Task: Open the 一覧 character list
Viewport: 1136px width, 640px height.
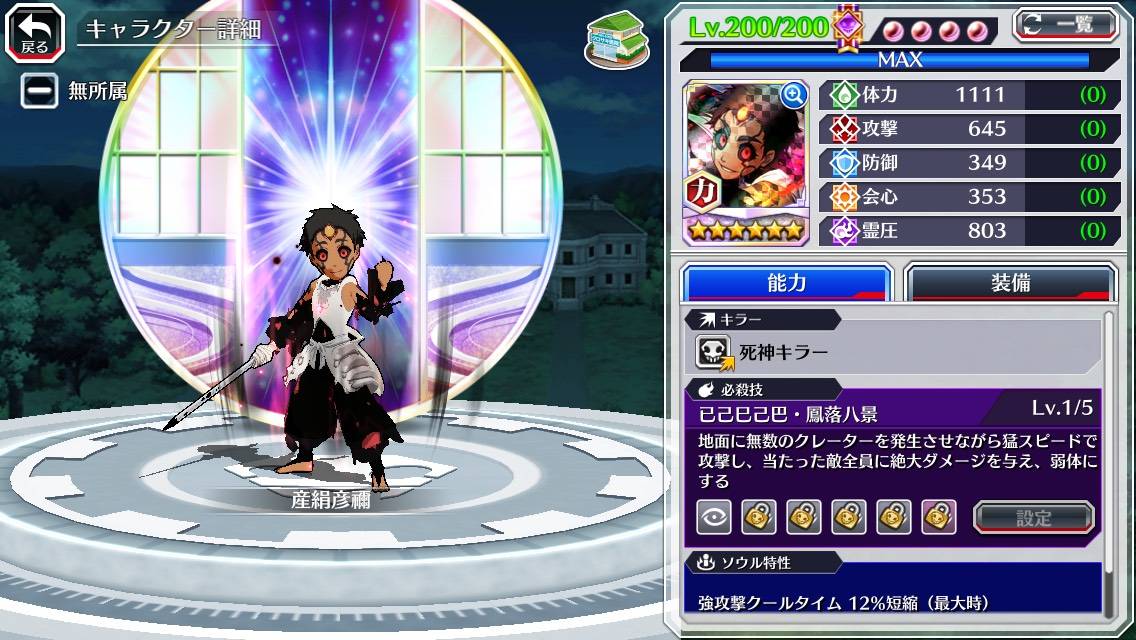Action: tap(1065, 24)
